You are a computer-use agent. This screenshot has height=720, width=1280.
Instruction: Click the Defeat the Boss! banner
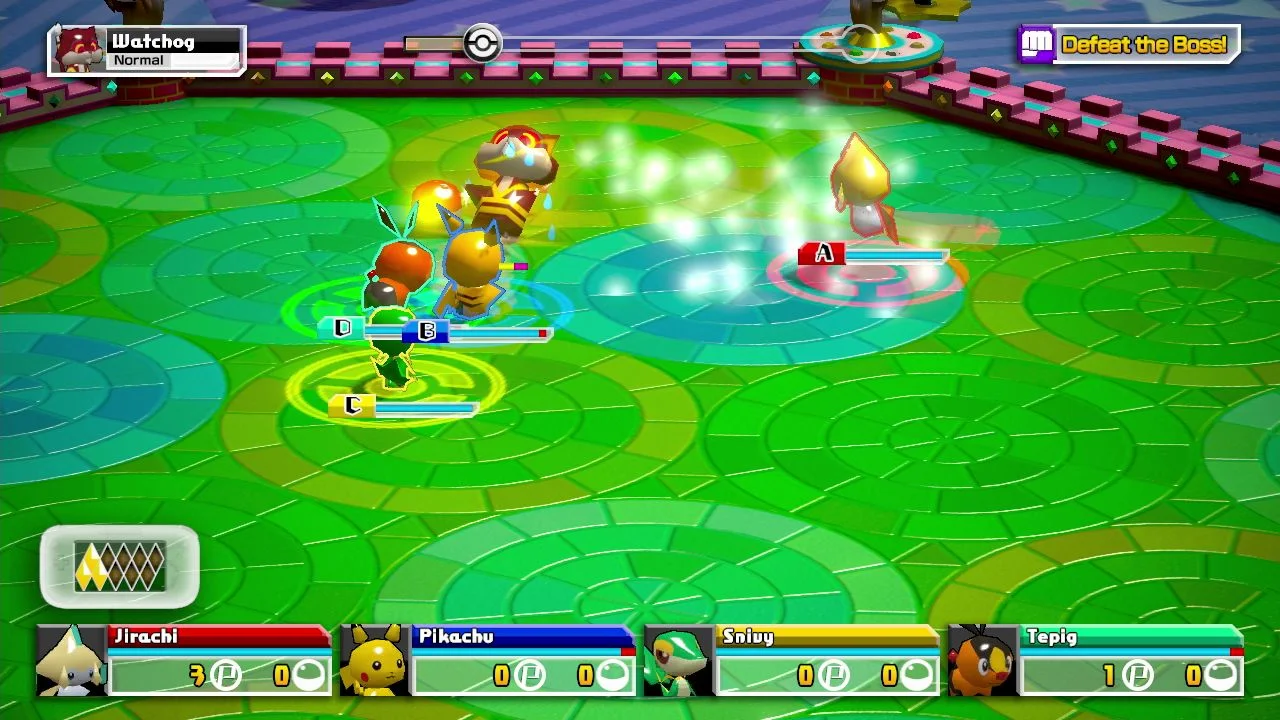[x=1145, y=44]
